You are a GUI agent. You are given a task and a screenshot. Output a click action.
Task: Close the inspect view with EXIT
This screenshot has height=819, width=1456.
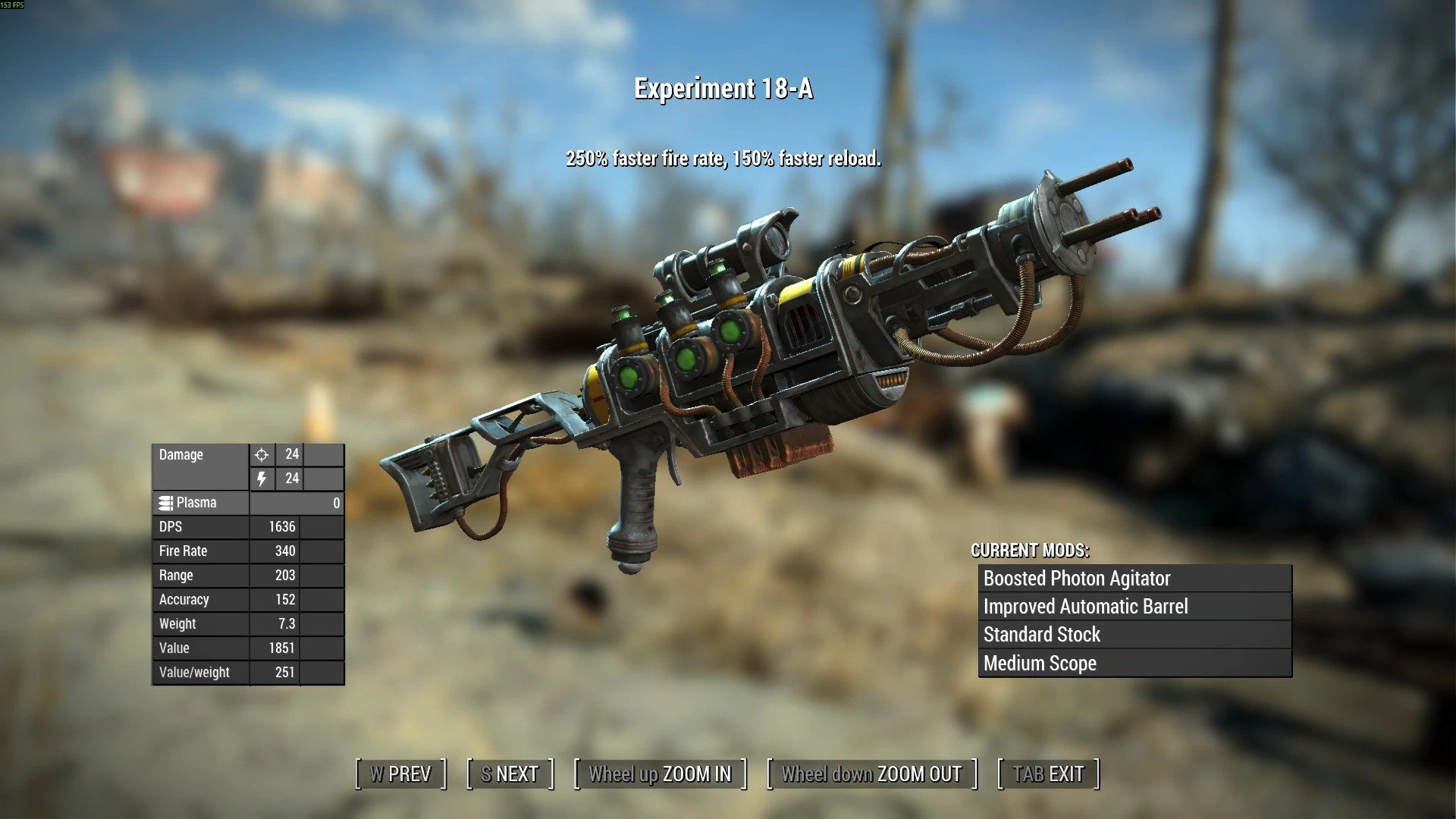(x=1048, y=774)
